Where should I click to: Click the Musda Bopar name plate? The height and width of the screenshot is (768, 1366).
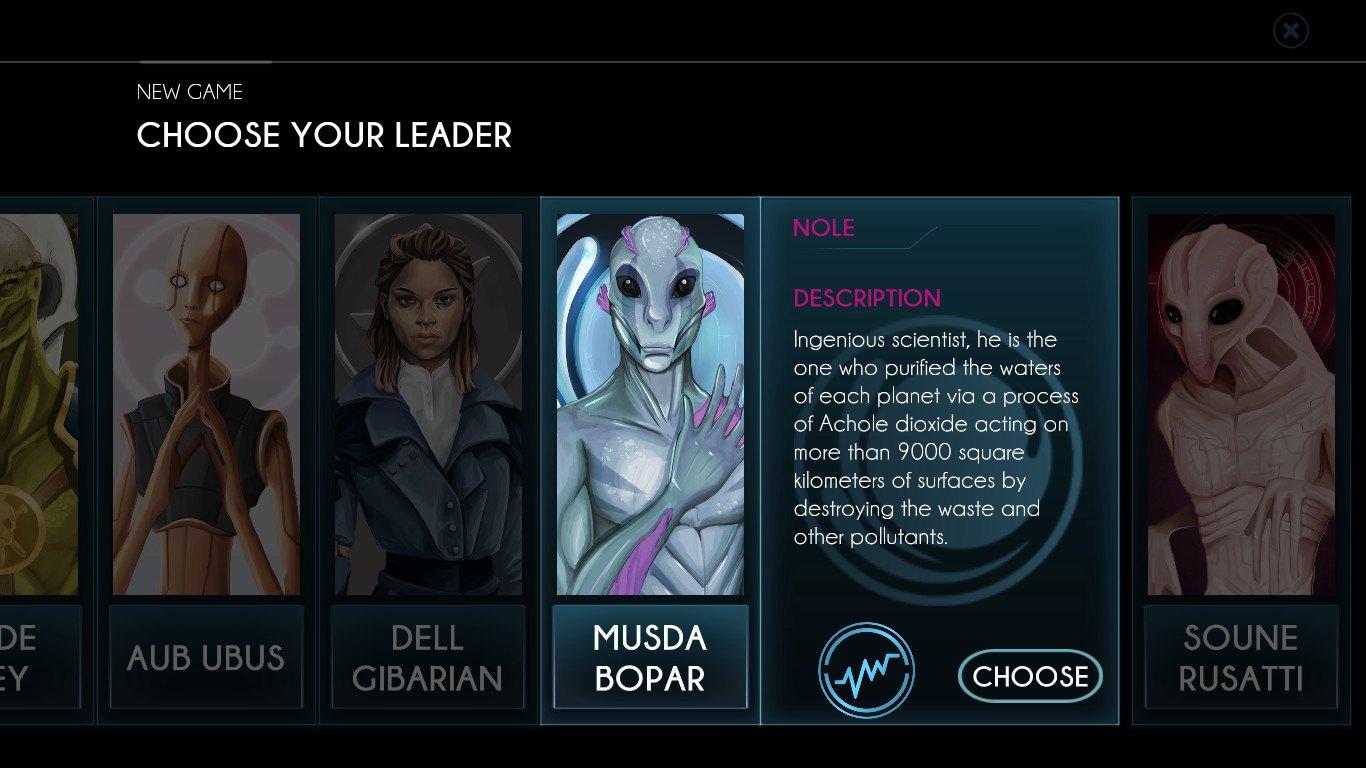[650, 656]
